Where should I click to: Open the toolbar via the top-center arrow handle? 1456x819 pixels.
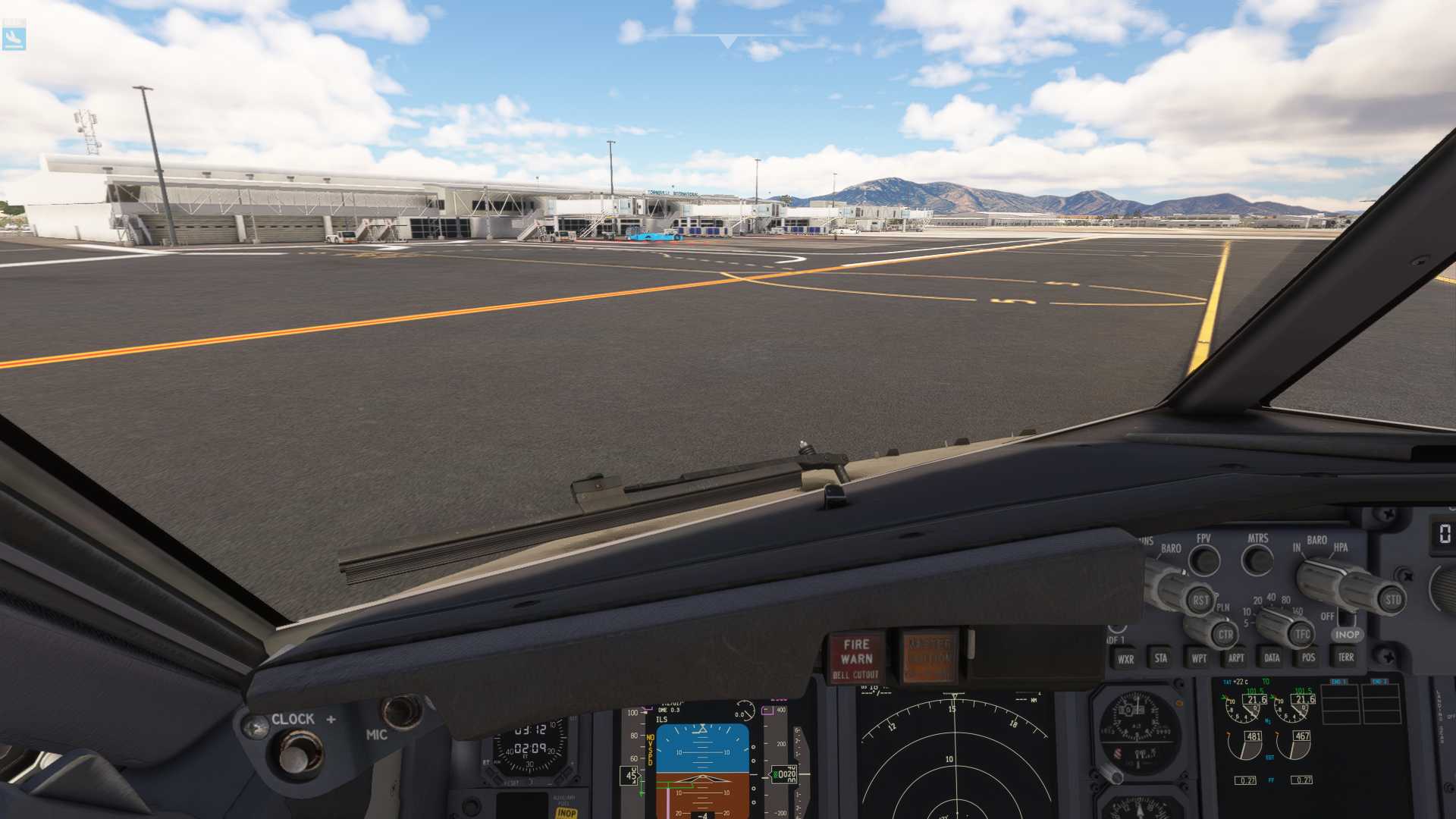727,41
